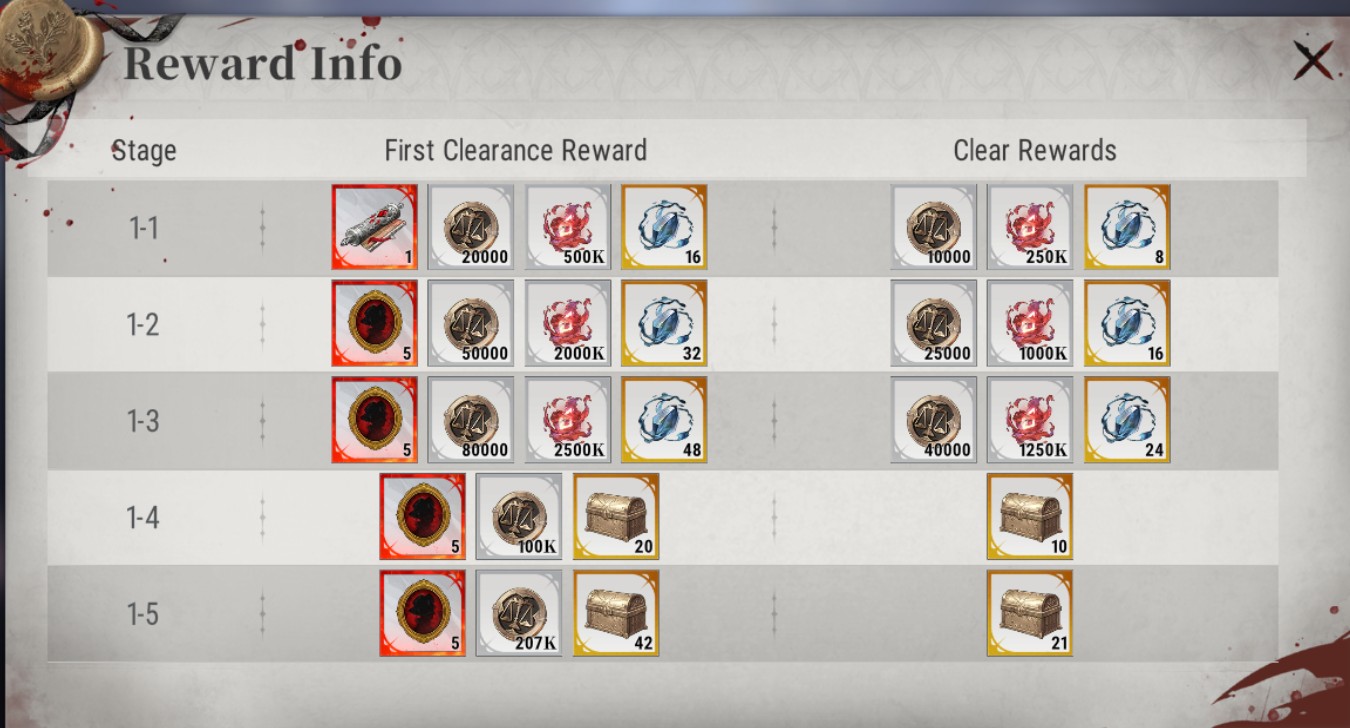Select the blue crystal reward showing 16
Image resolution: width=1350 pixels, height=728 pixels.
[663, 227]
